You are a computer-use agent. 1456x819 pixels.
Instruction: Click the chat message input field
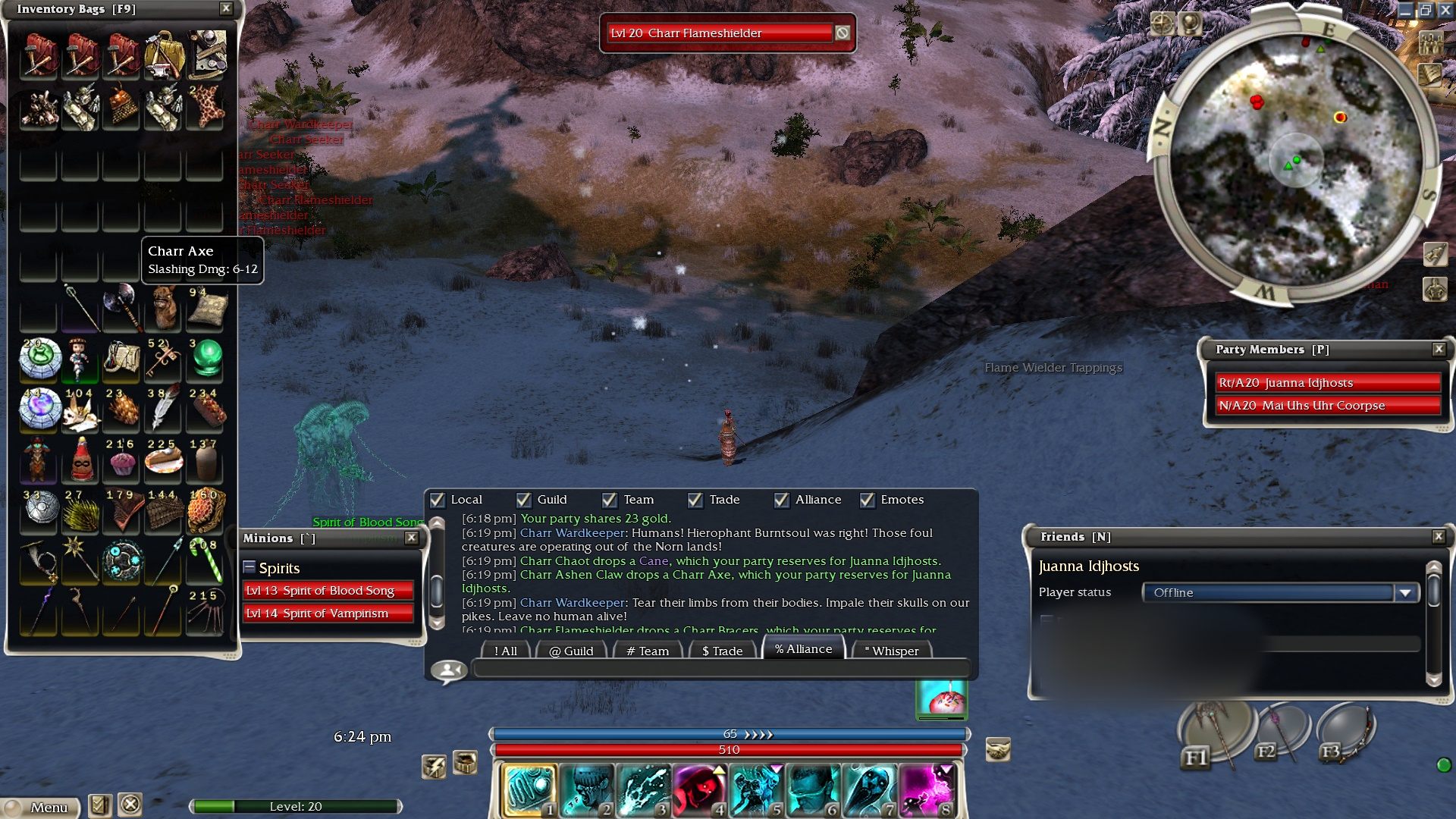[x=720, y=669]
